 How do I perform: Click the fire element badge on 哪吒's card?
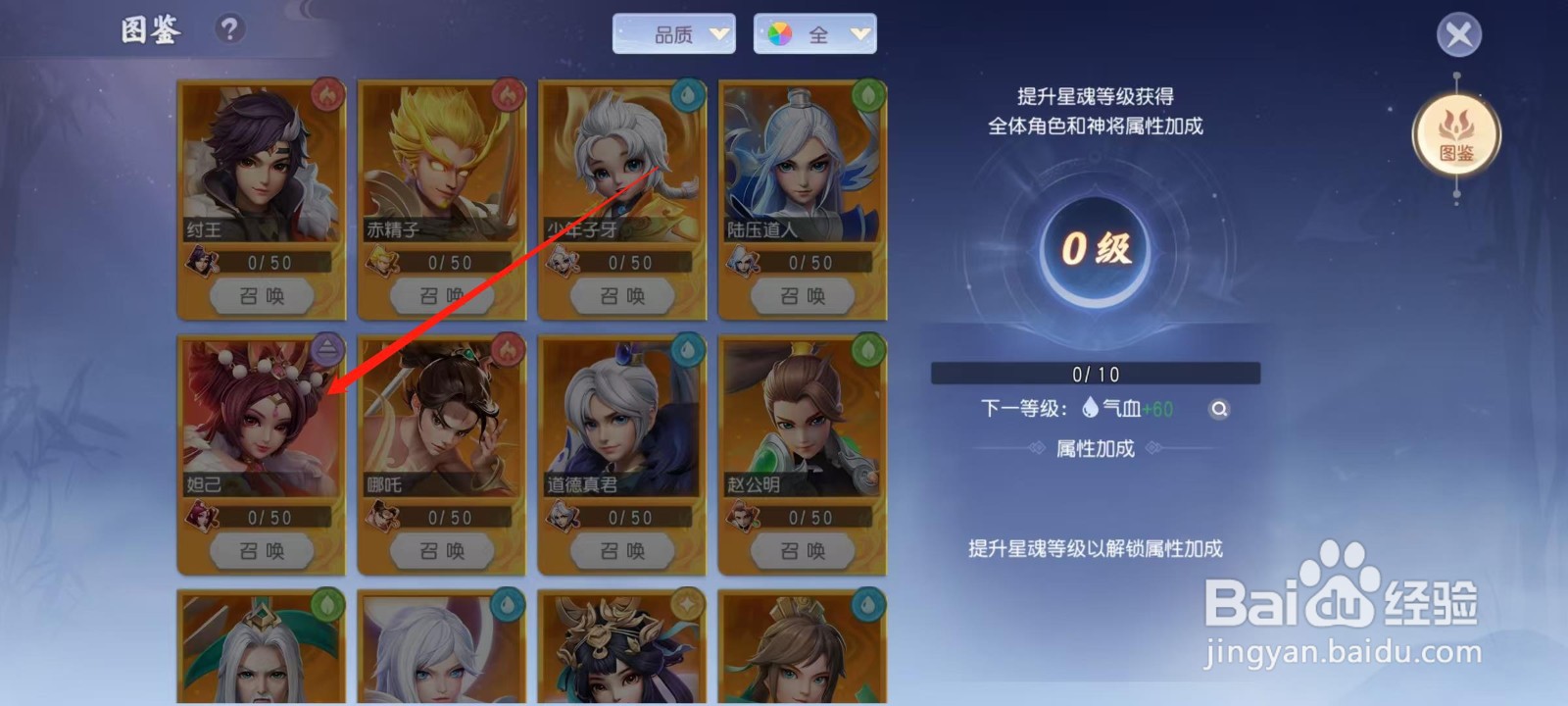[x=507, y=350]
